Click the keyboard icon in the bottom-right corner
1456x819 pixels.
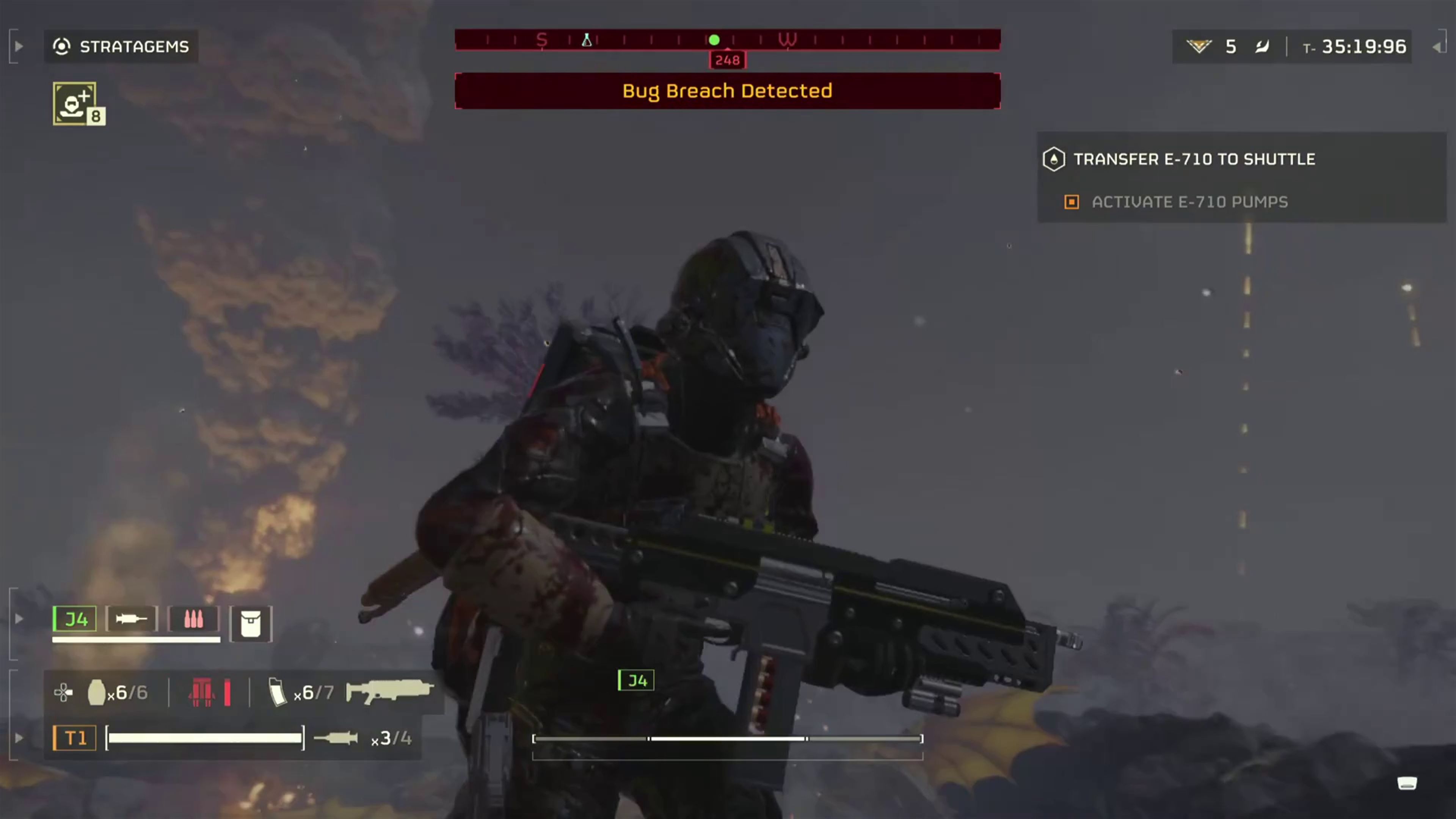click(1407, 783)
